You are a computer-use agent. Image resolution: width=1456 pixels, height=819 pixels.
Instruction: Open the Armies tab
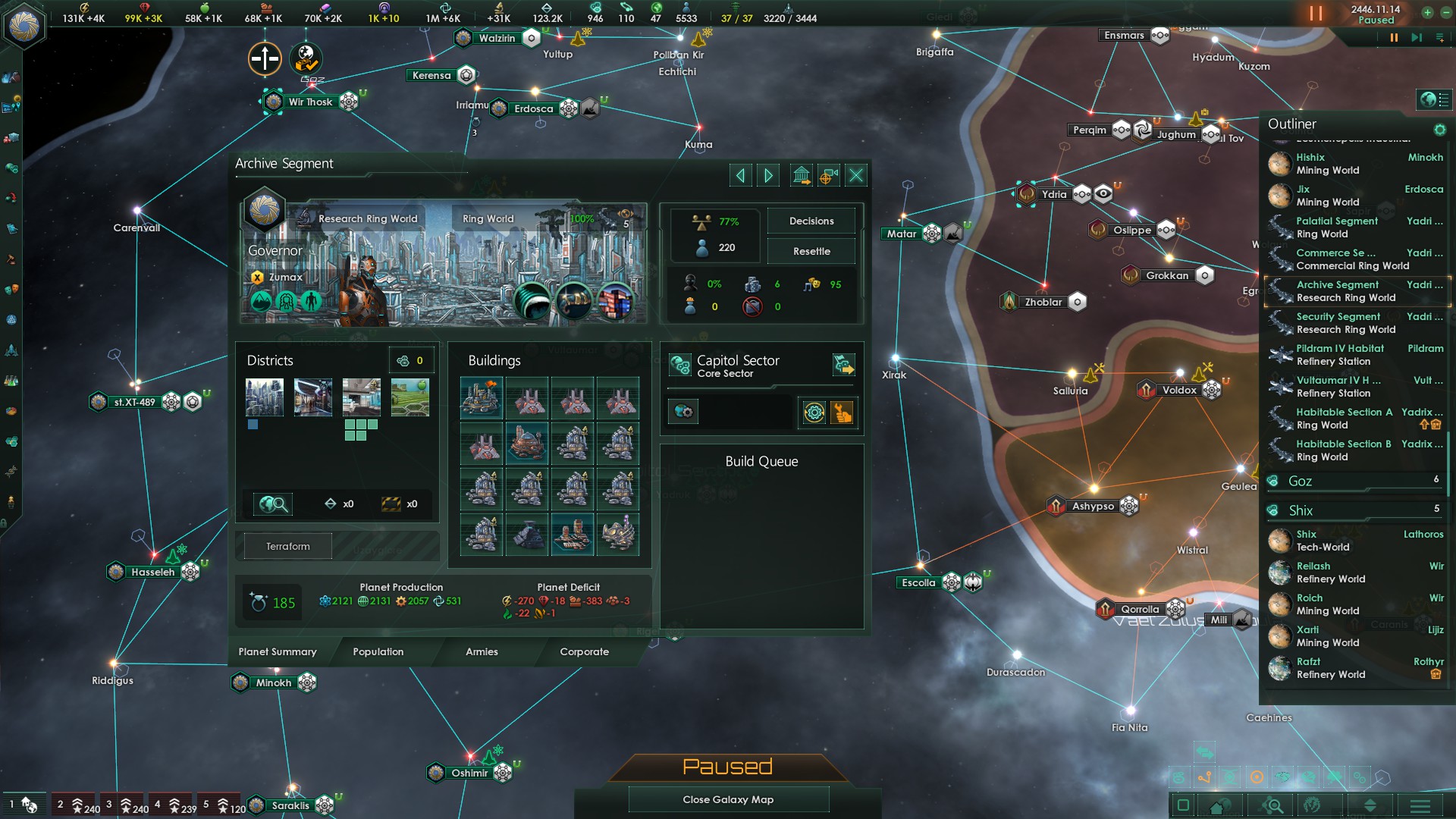click(482, 652)
